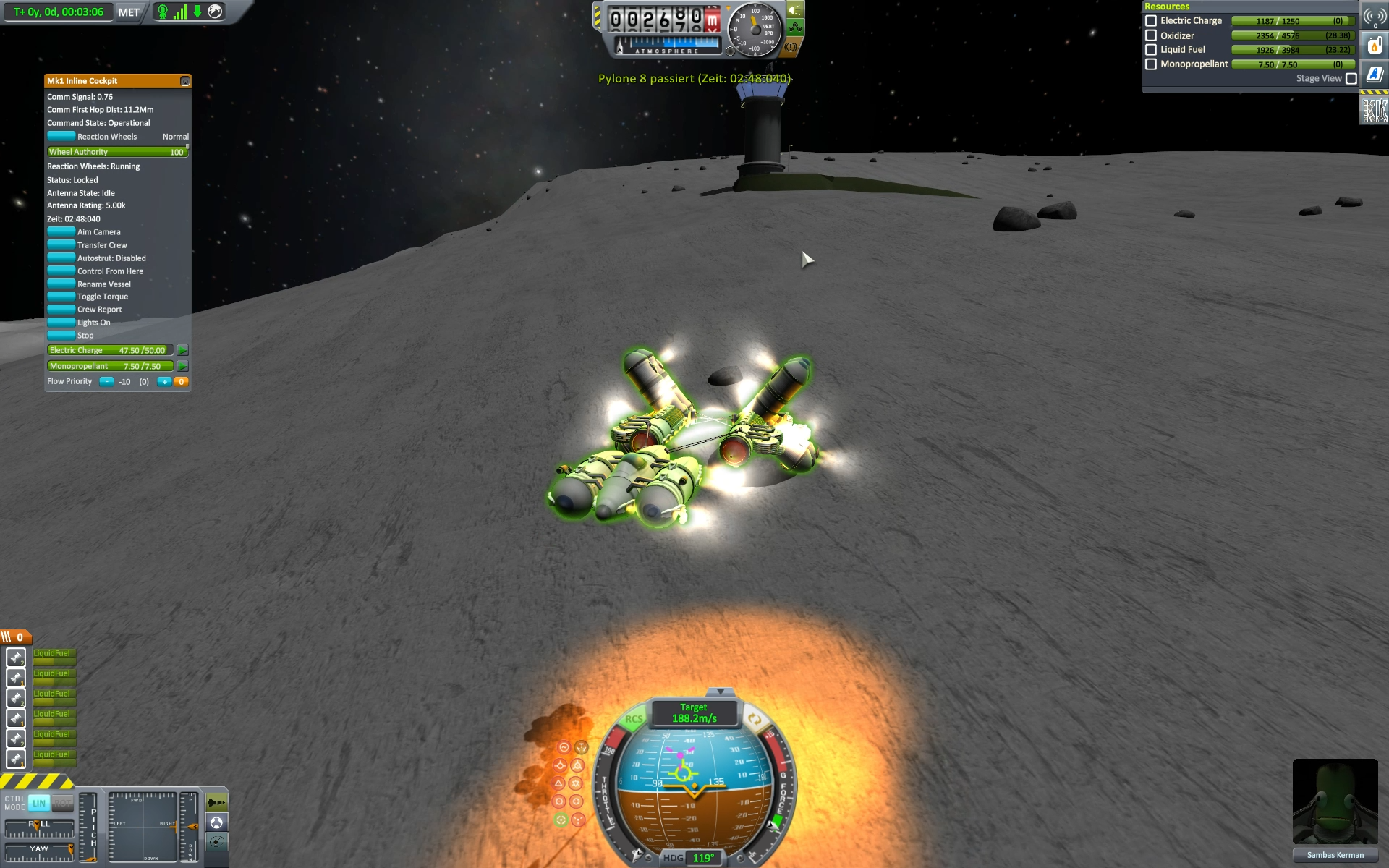Choose Rename Vessel in cockpit menu

pyautogui.click(x=61, y=284)
